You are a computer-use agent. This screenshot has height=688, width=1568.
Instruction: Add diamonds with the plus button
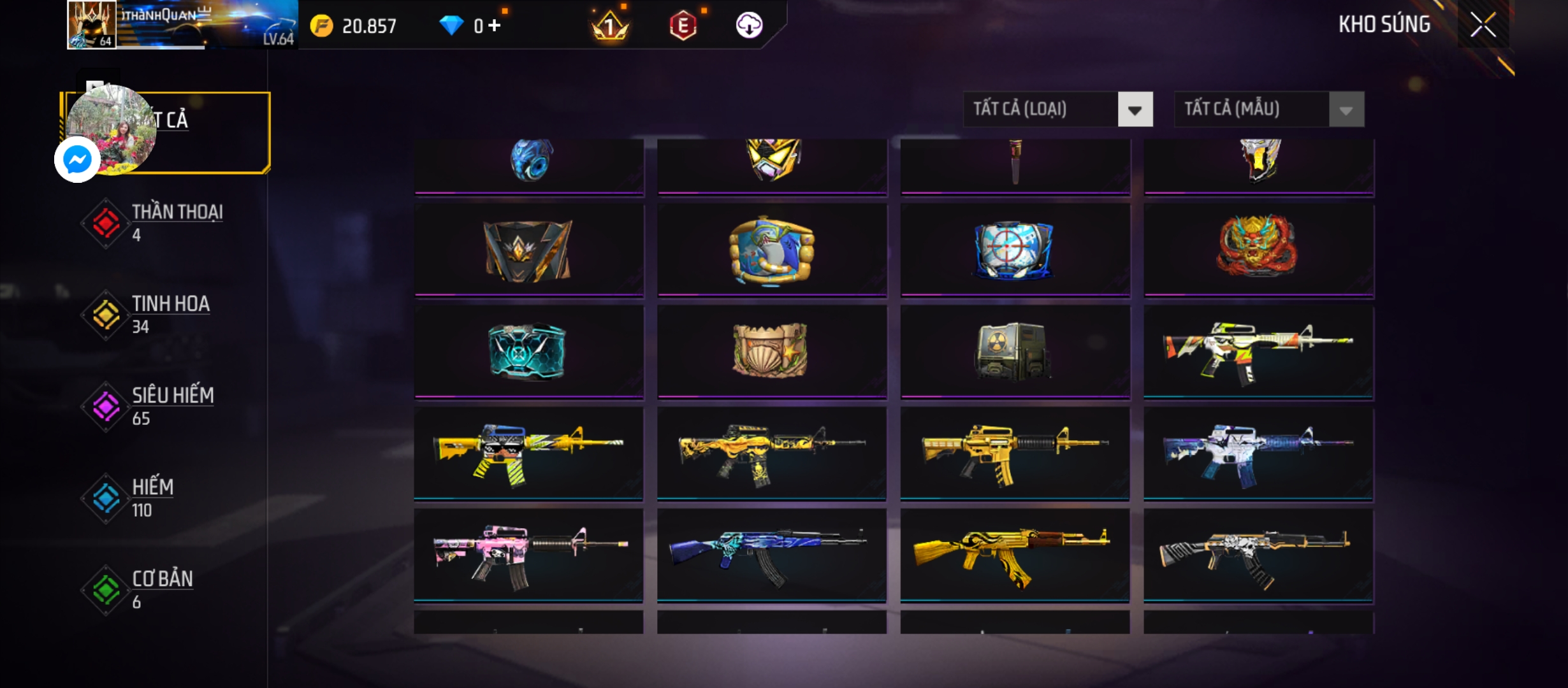click(x=495, y=25)
